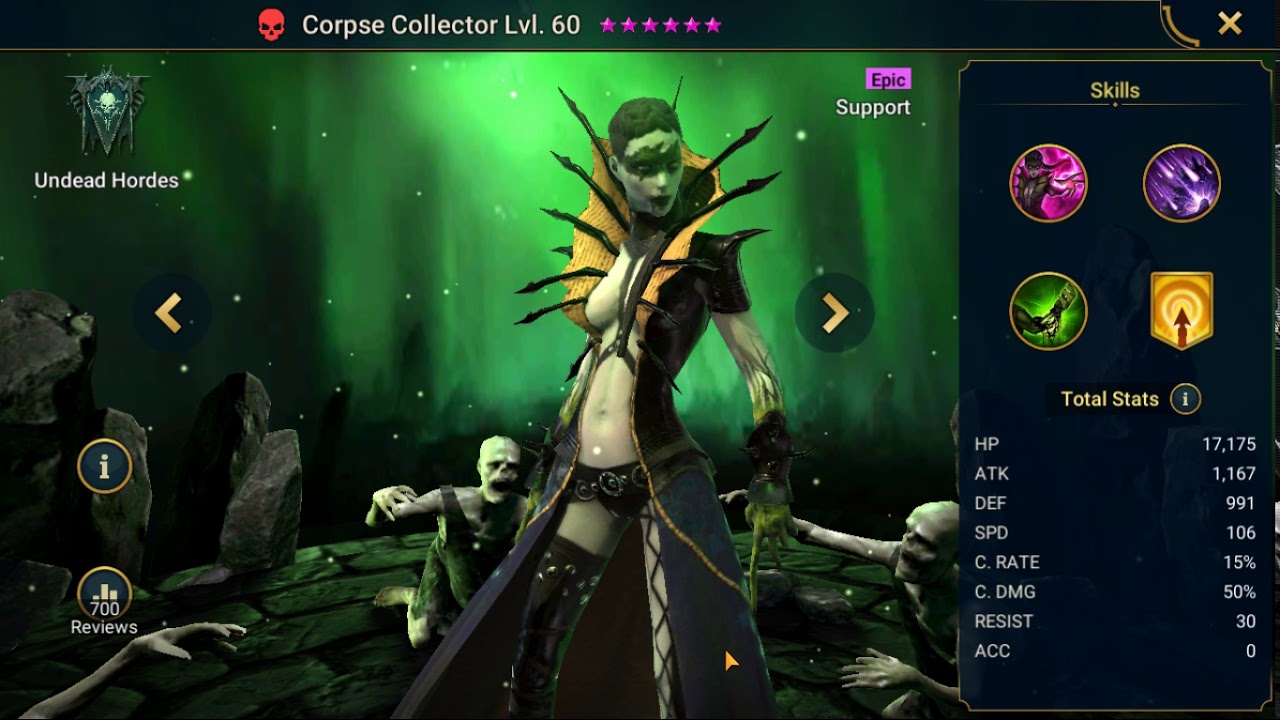Inspect the green hand skill icon
The image size is (1280, 720).
[1048, 311]
